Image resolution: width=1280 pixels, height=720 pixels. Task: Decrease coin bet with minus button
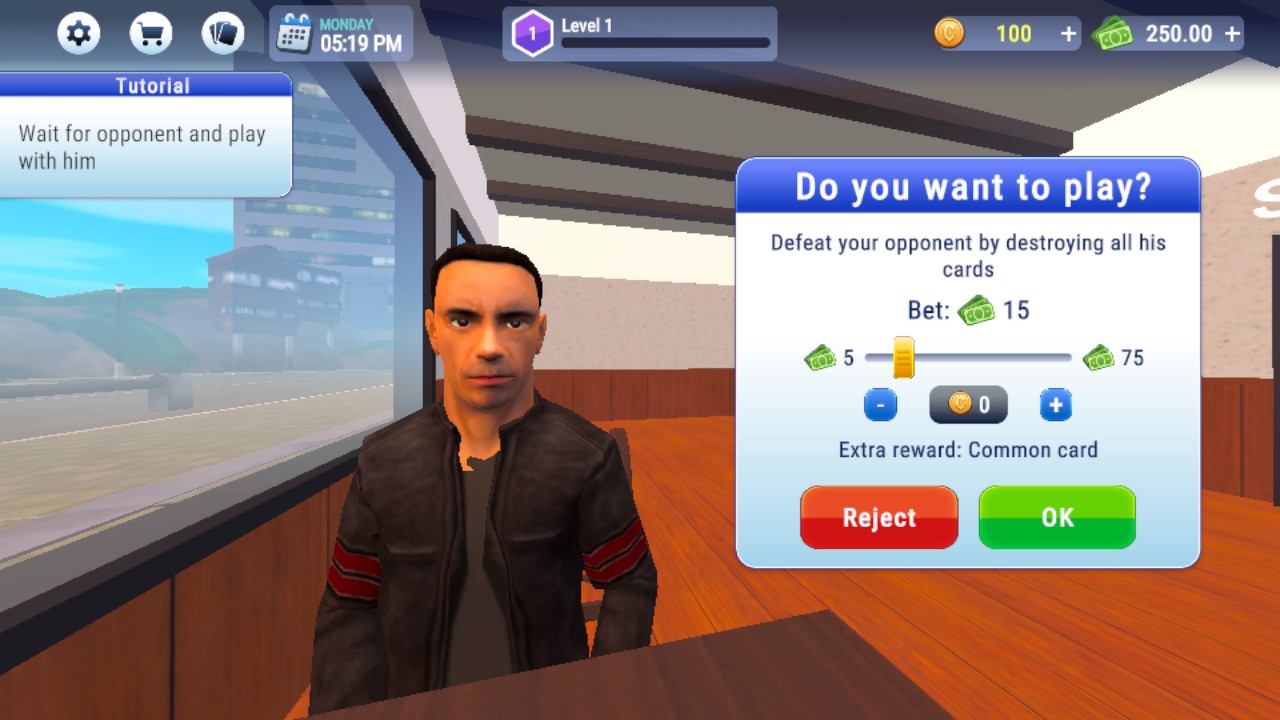click(880, 405)
